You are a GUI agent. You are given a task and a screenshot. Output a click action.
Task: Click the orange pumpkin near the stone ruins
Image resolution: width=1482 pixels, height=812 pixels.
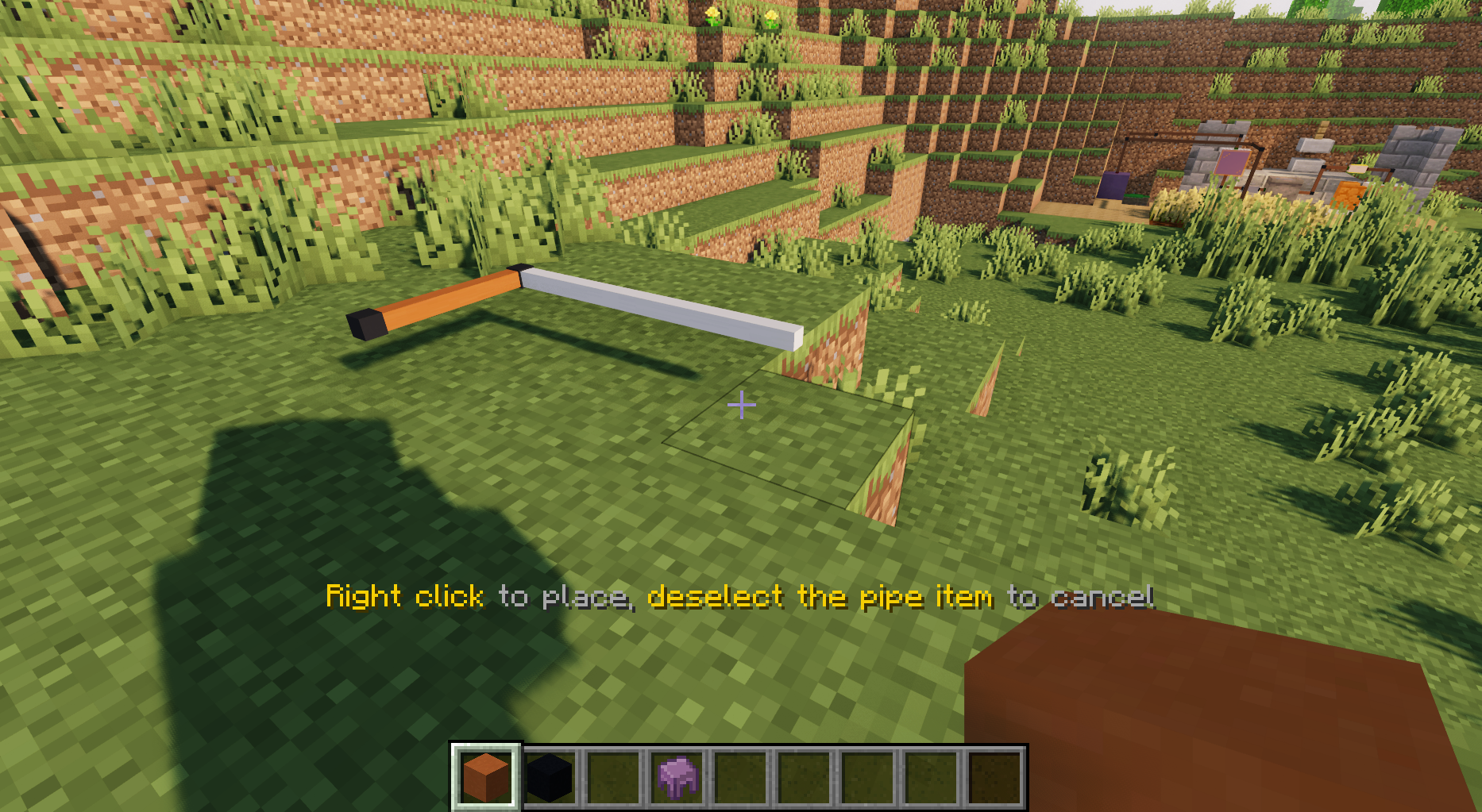pyautogui.click(x=1349, y=194)
